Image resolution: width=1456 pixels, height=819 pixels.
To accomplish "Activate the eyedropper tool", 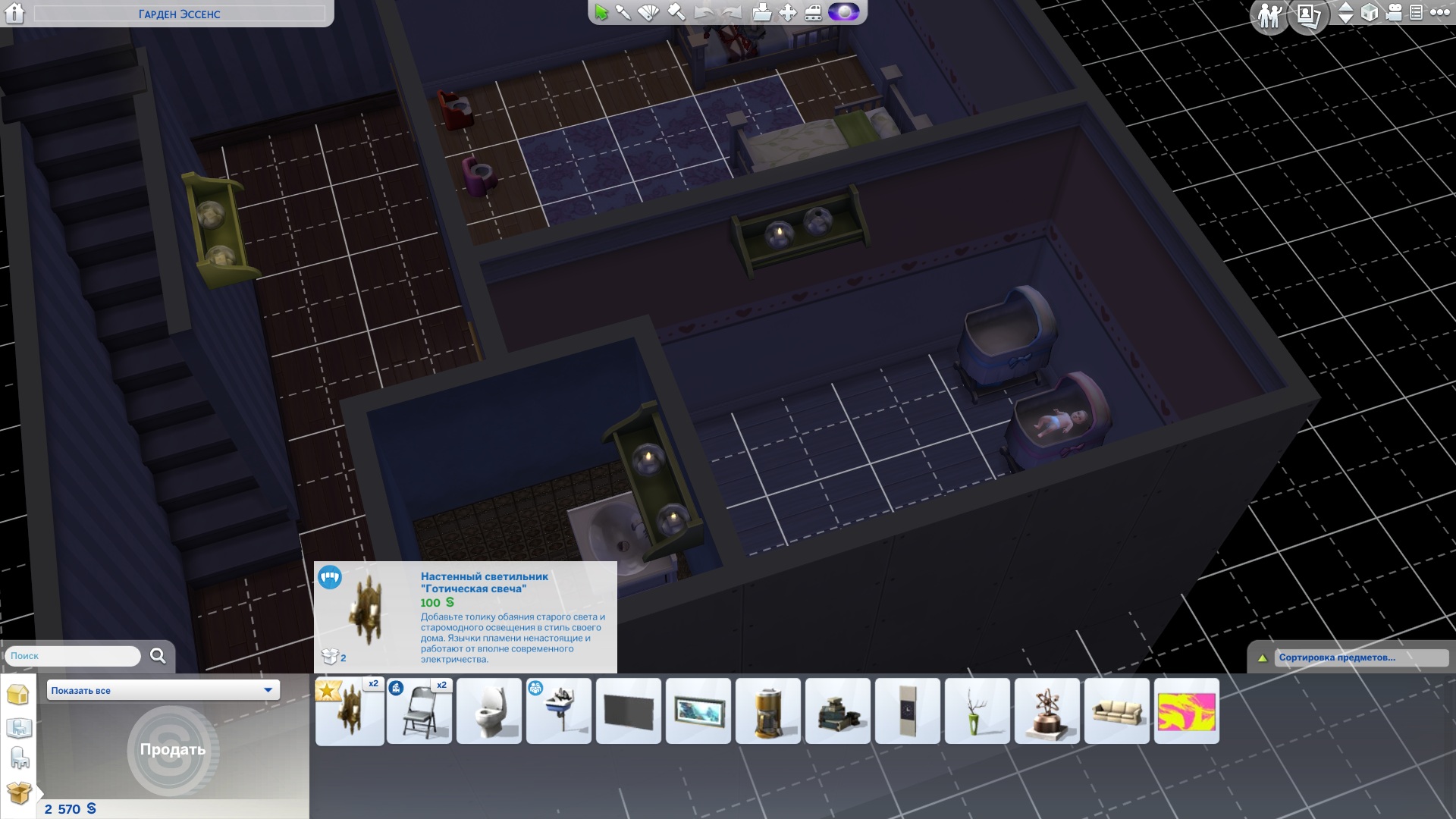I will click(x=623, y=13).
